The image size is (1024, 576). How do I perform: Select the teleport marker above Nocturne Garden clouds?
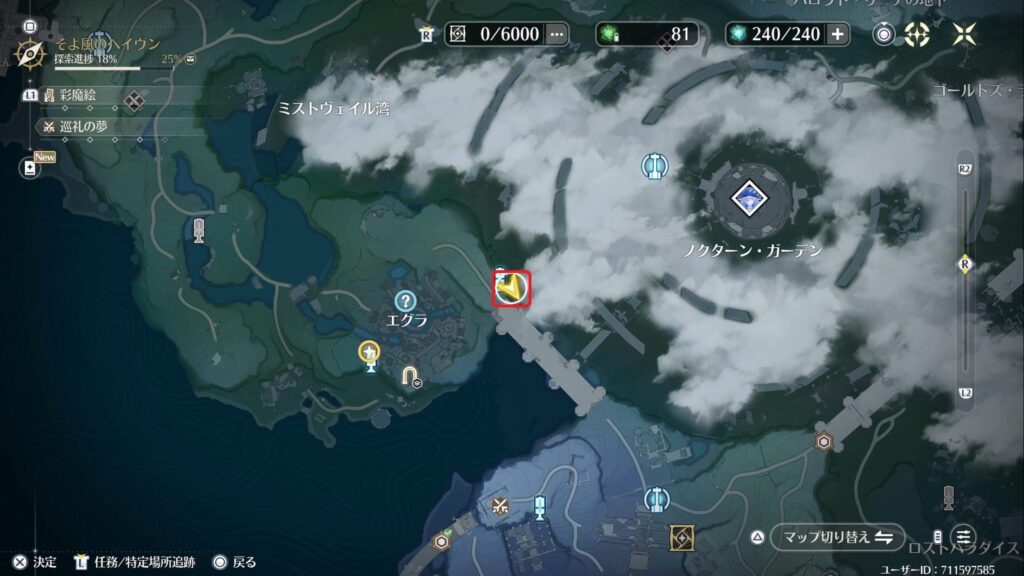click(x=656, y=164)
